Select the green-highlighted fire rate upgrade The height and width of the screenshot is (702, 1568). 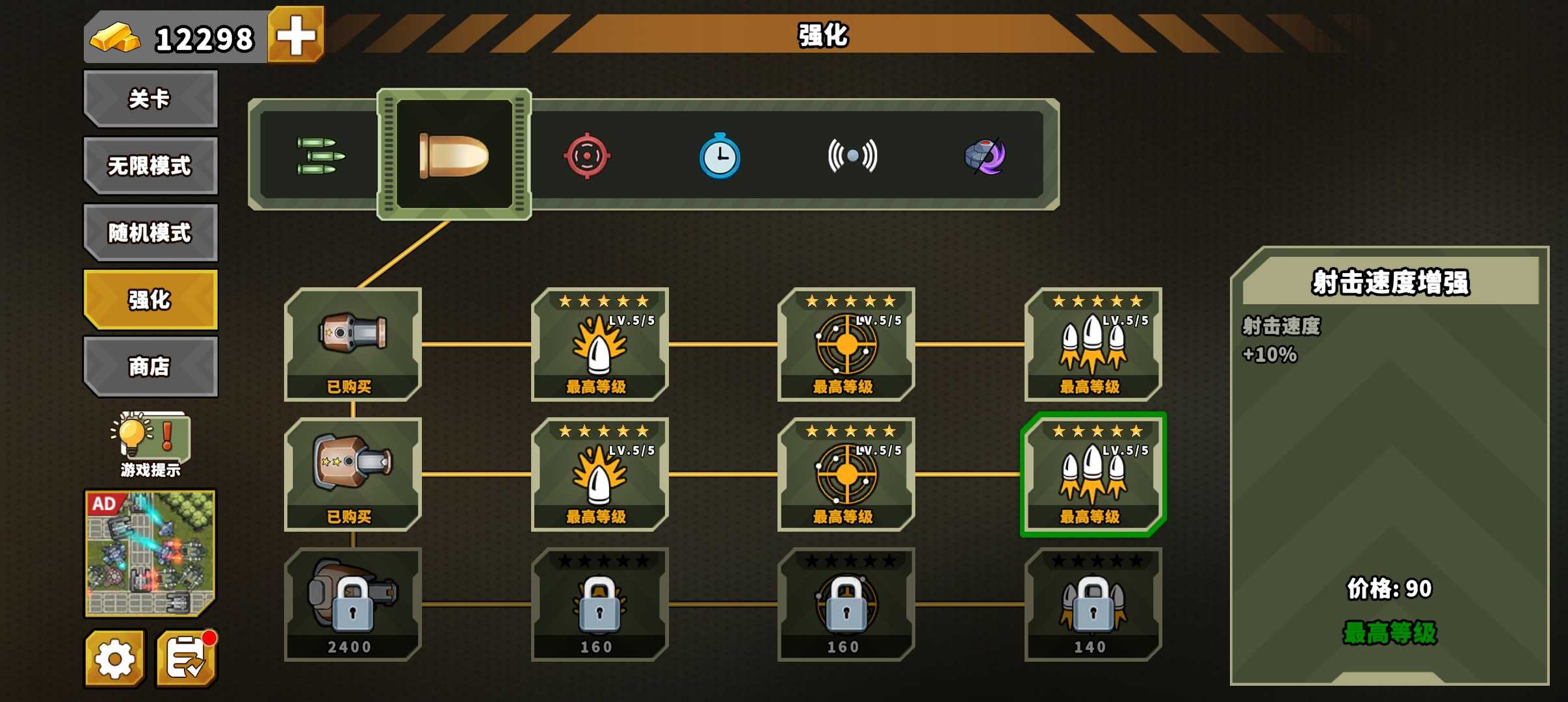pyautogui.click(x=1093, y=474)
